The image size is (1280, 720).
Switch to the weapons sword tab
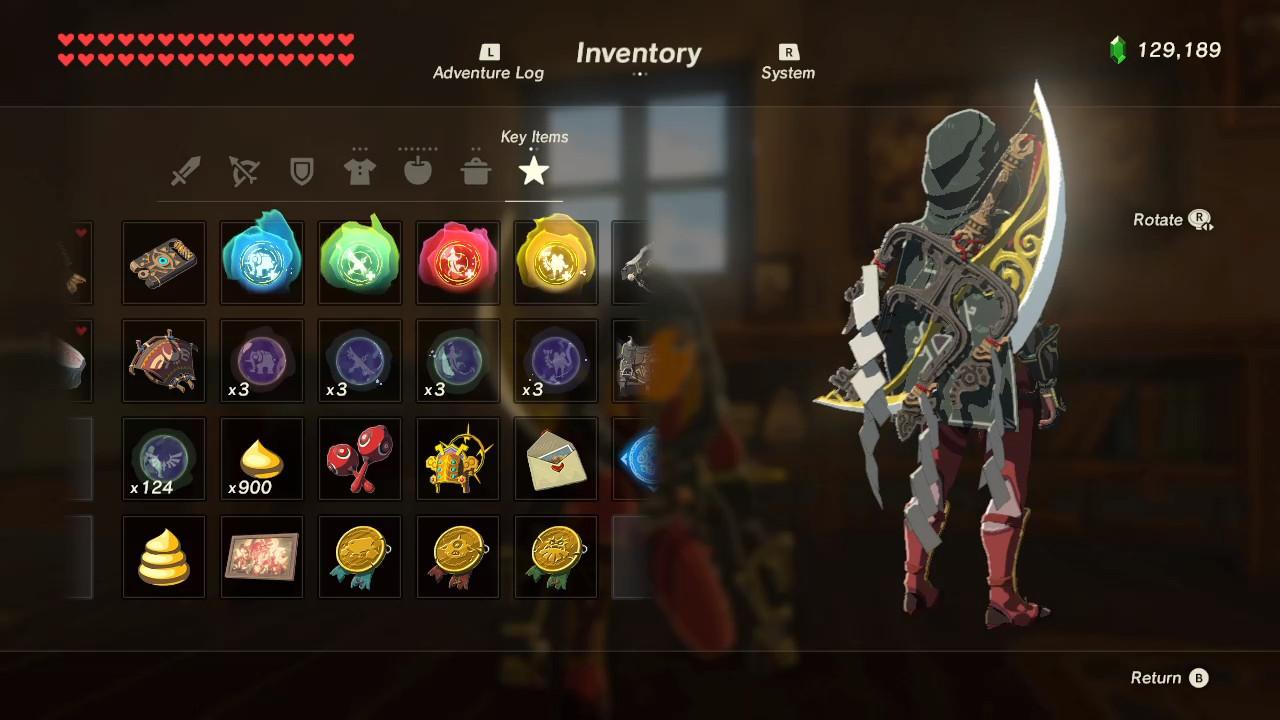pos(185,171)
